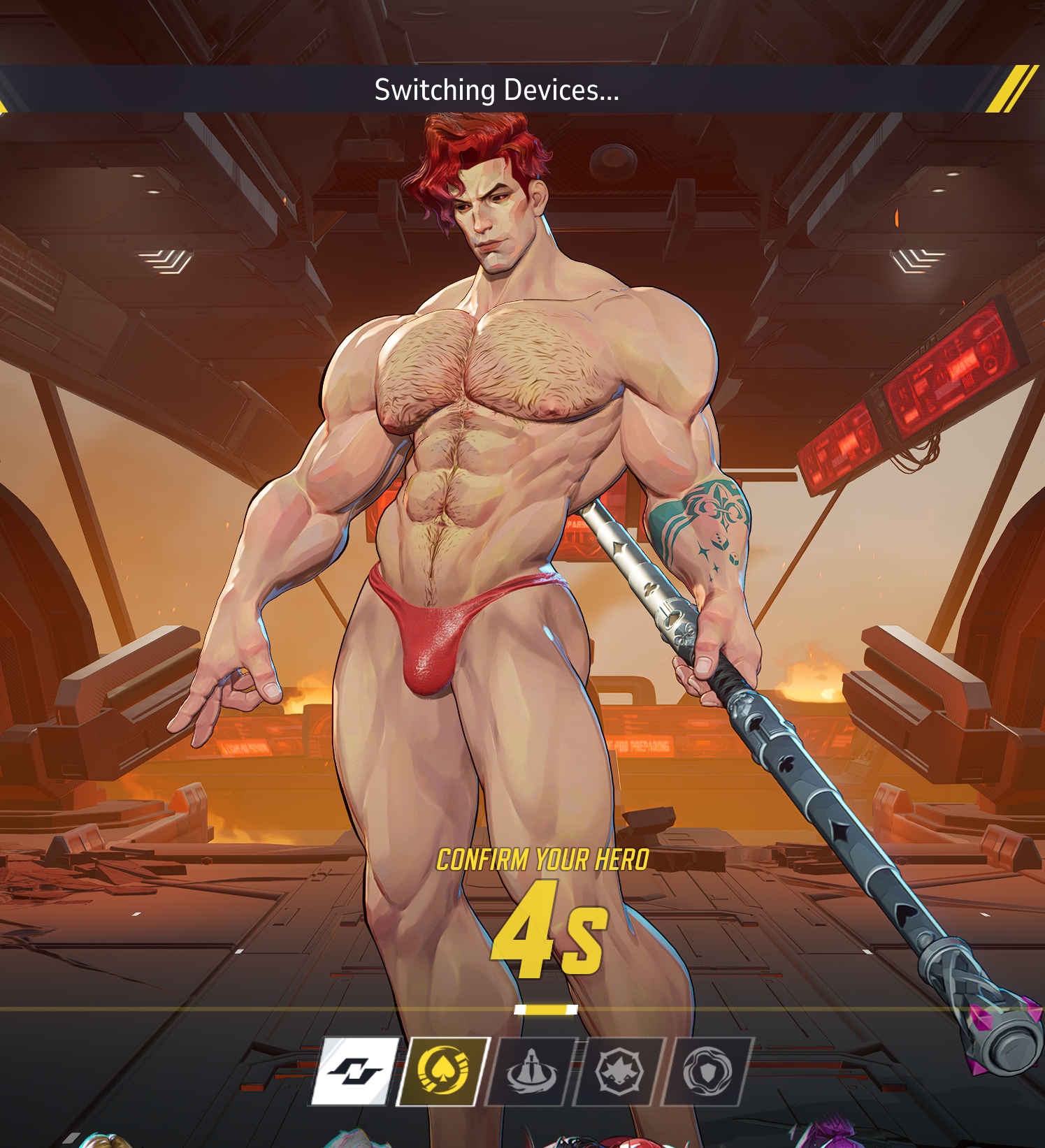Screen dimensions: 1045x1148
Task: Choose the swirling shield ability icon
Action: click(x=705, y=1071)
